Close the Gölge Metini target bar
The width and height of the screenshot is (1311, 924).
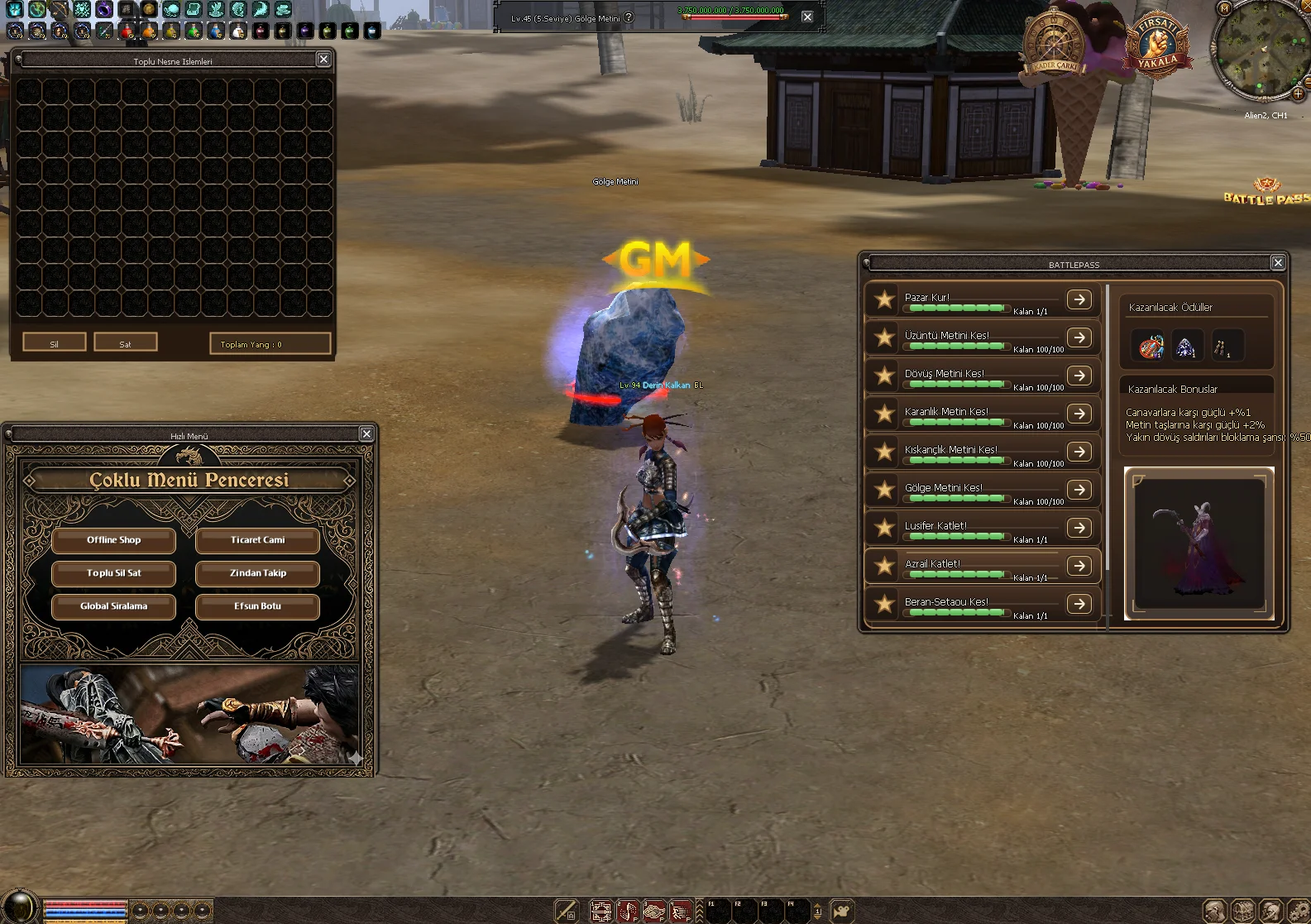click(x=807, y=17)
